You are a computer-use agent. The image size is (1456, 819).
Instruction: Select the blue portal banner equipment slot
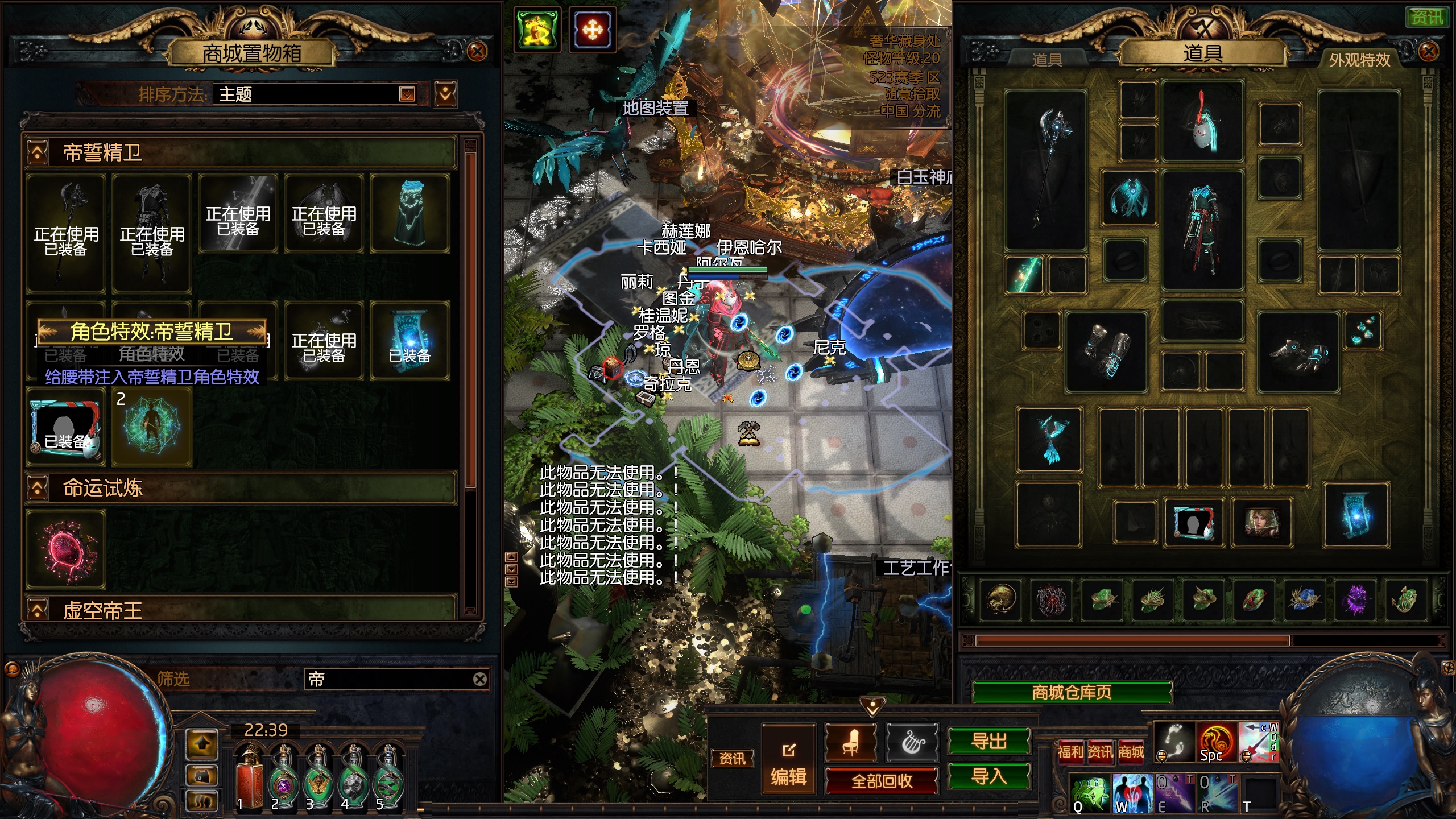click(1356, 516)
